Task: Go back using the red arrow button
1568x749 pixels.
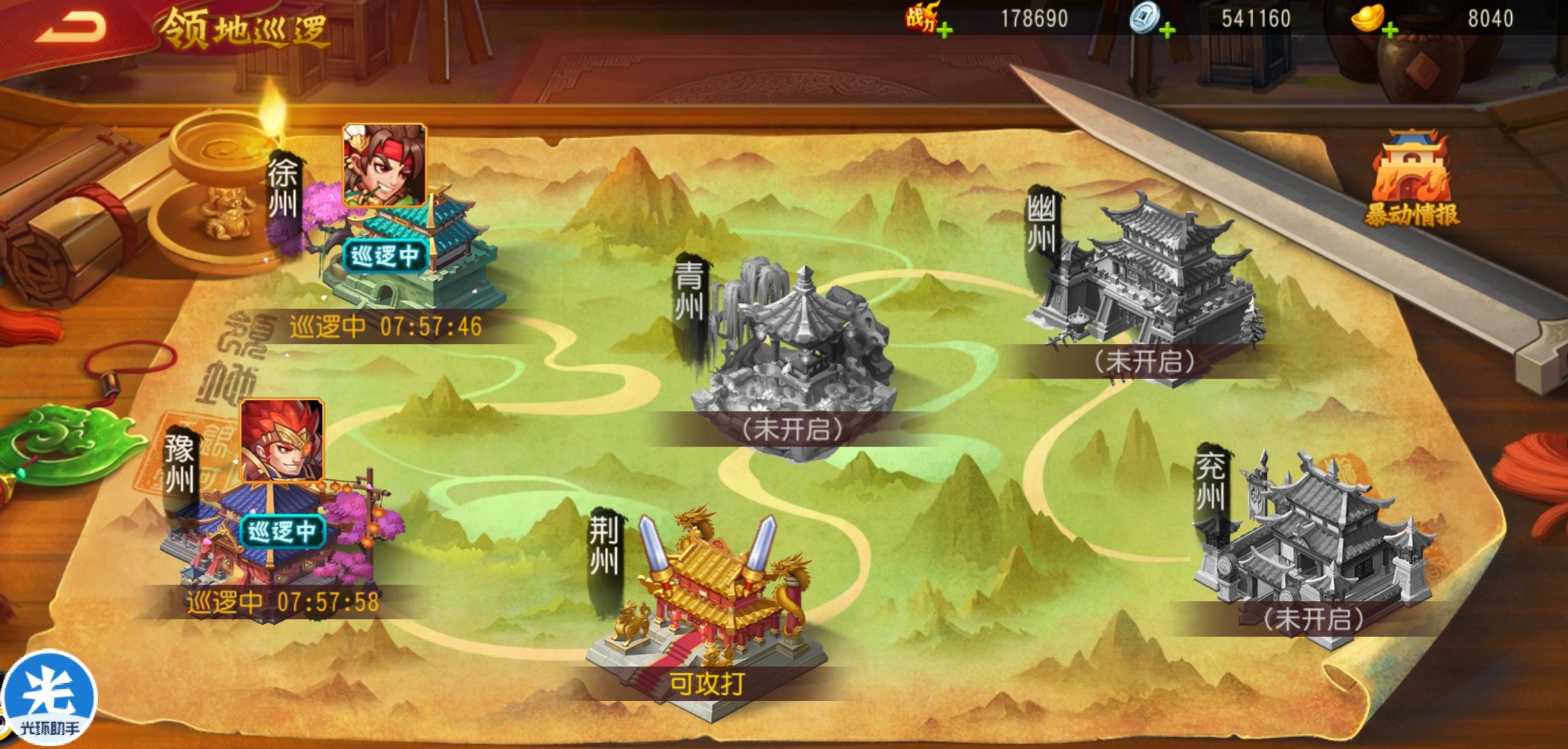Action: pyautogui.click(x=71, y=28)
